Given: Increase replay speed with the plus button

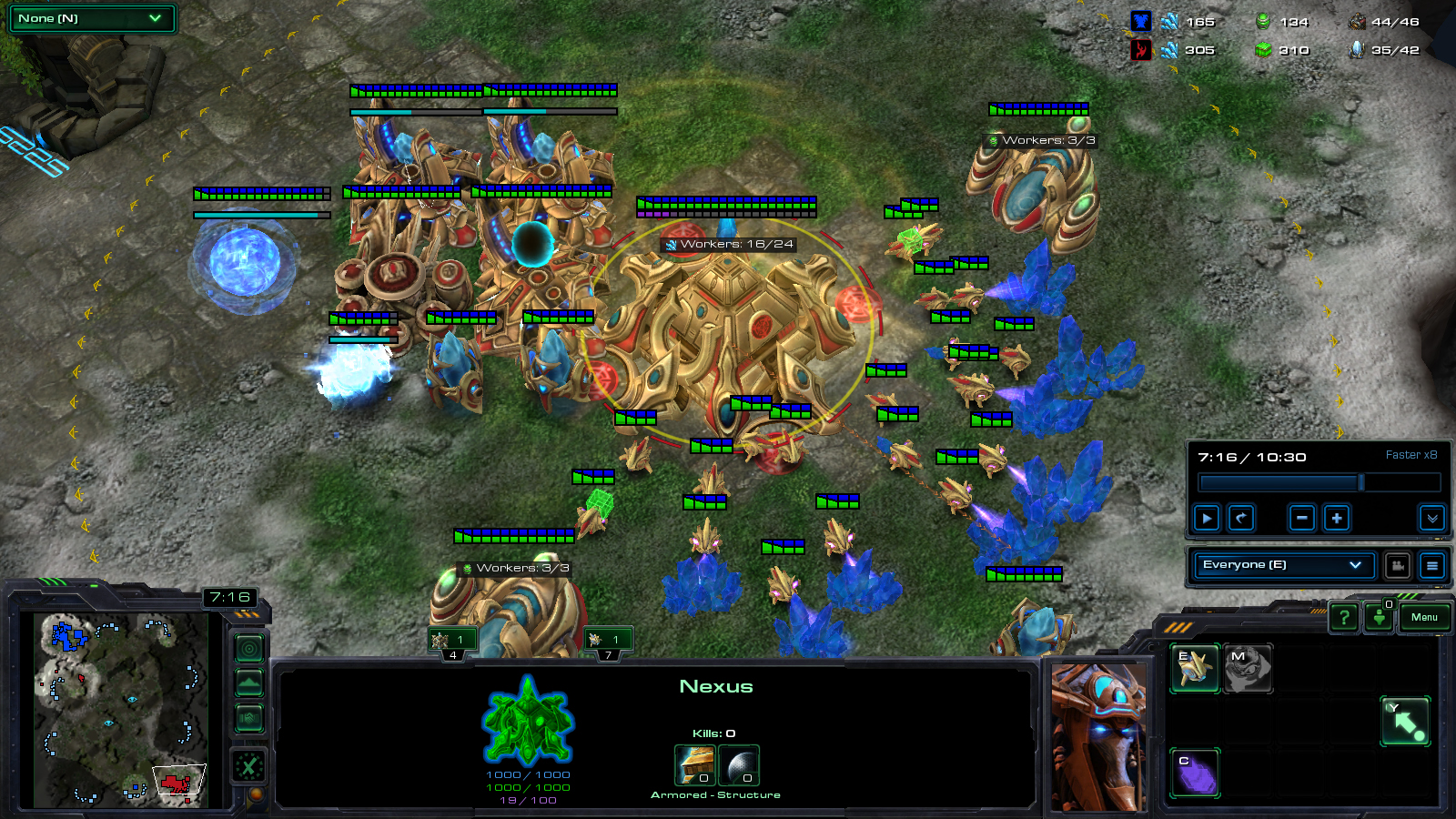Looking at the screenshot, I should [x=1336, y=518].
